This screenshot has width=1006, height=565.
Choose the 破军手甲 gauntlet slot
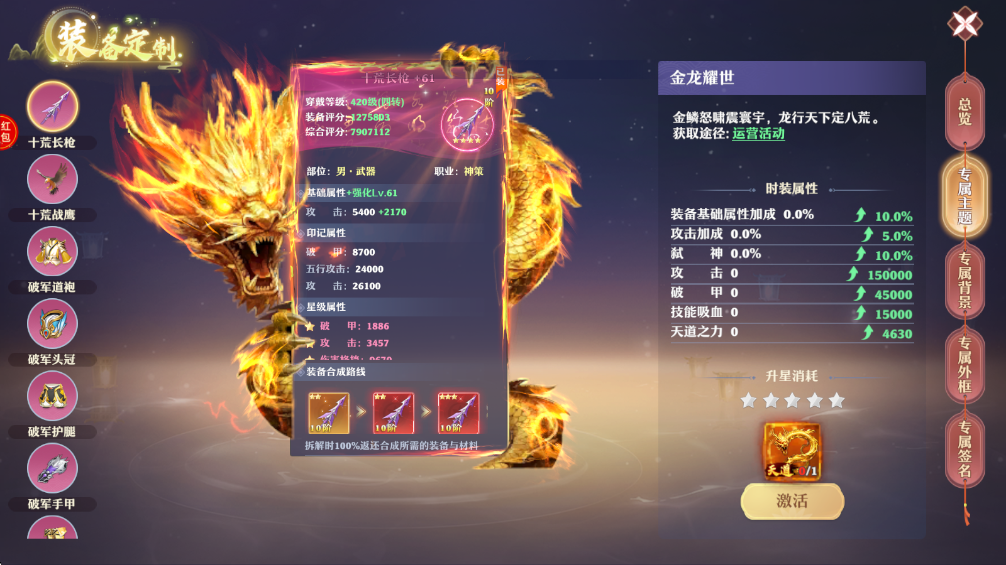[52, 468]
